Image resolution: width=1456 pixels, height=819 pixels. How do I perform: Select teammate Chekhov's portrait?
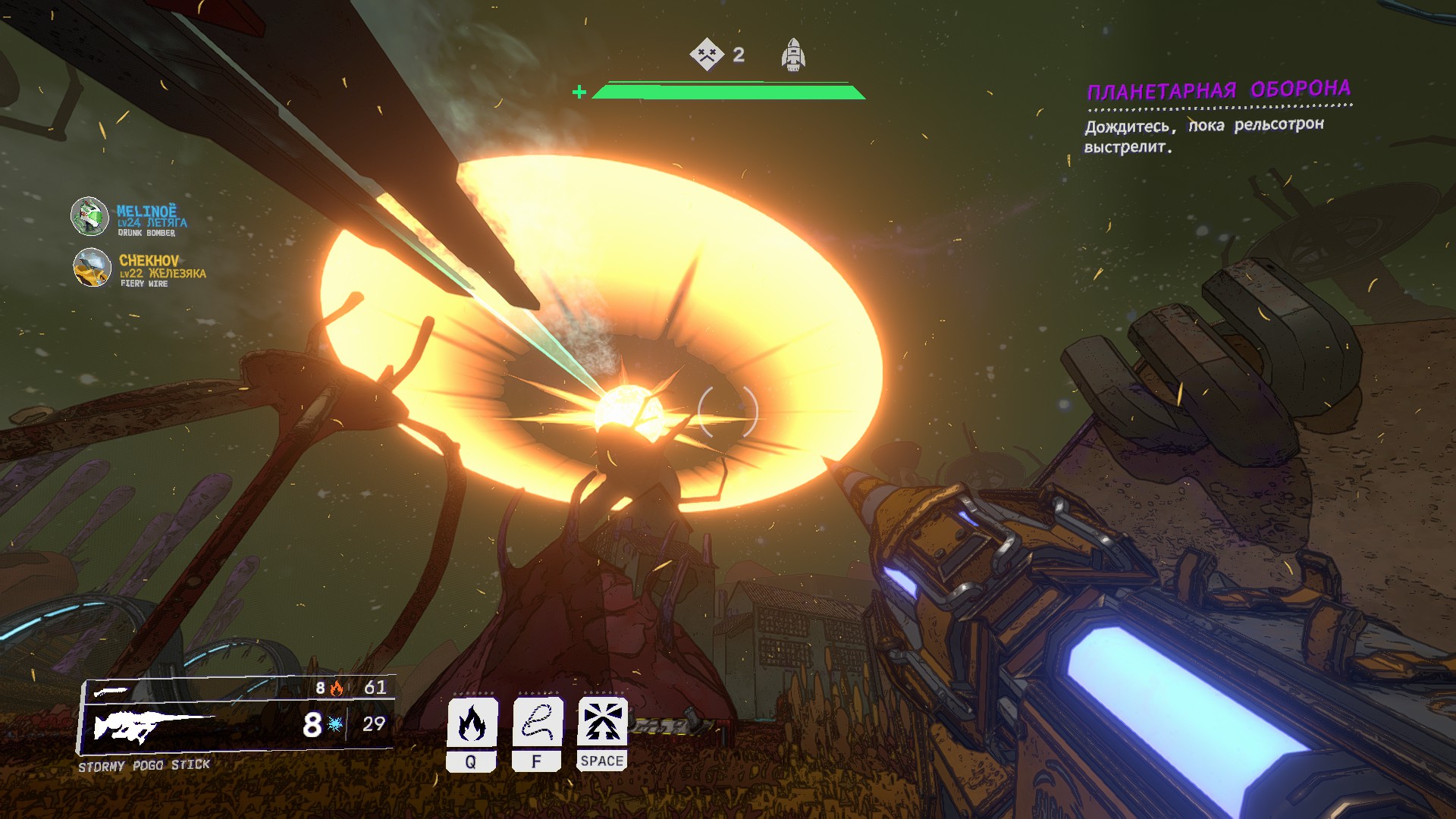point(92,268)
